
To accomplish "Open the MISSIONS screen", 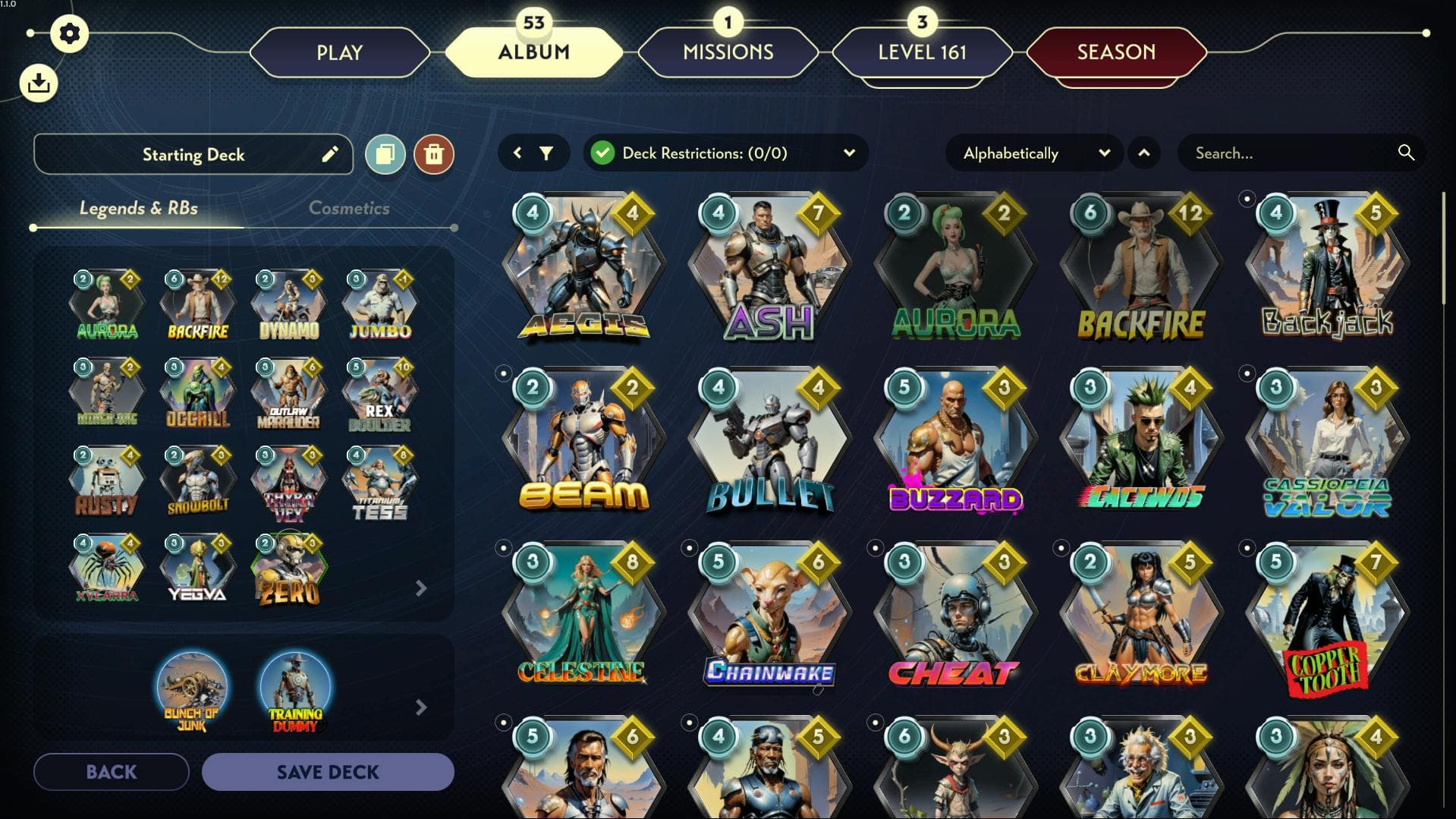I will [x=727, y=52].
